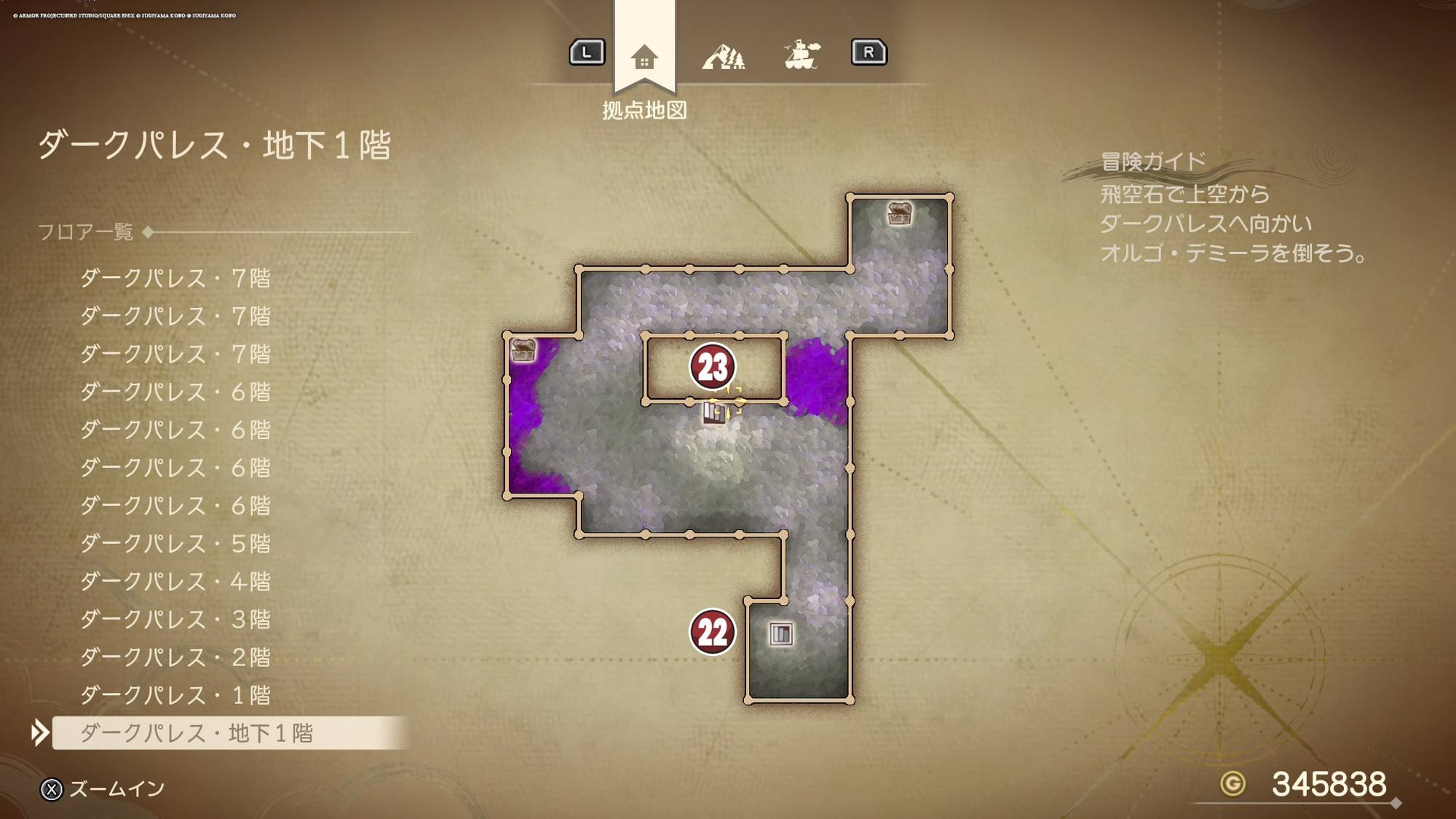Image resolution: width=1456 pixels, height=819 pixels.
Task: Select the highlighted ダークパレス・地下1階 entry
Action: pyautogui.click(x=197, y=733)
